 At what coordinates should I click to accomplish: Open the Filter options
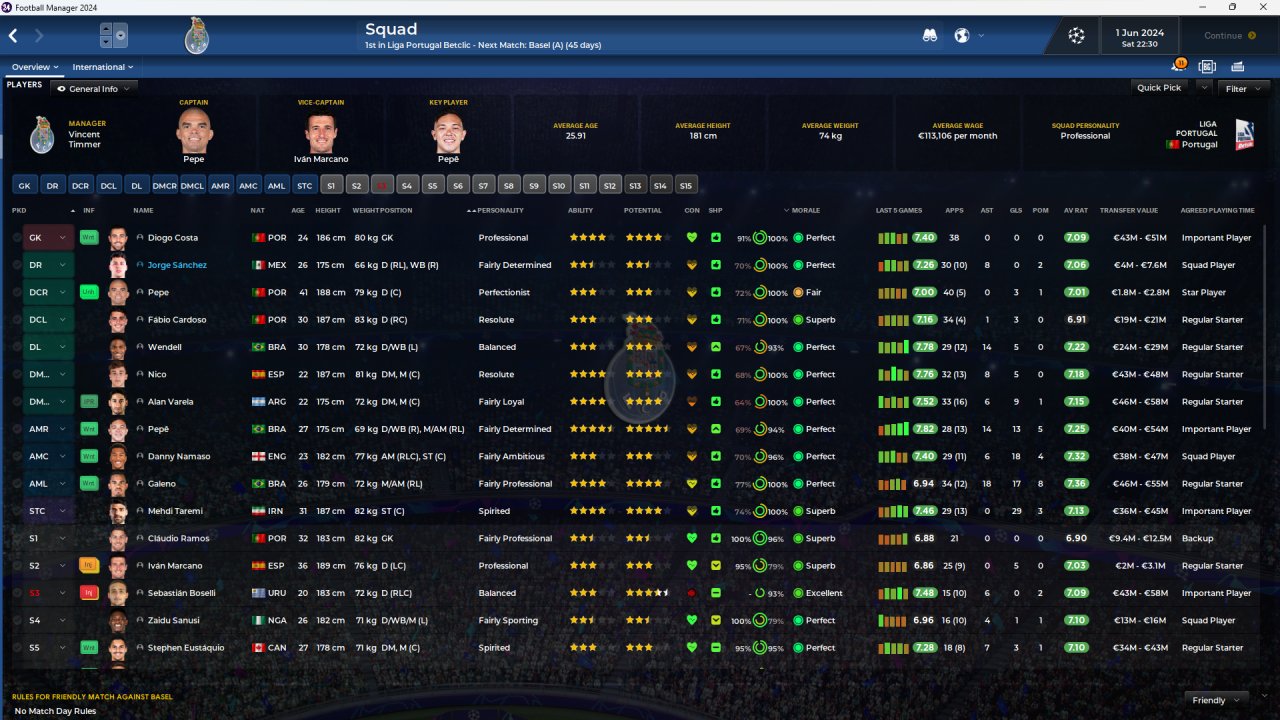(x=1242, y=89)
